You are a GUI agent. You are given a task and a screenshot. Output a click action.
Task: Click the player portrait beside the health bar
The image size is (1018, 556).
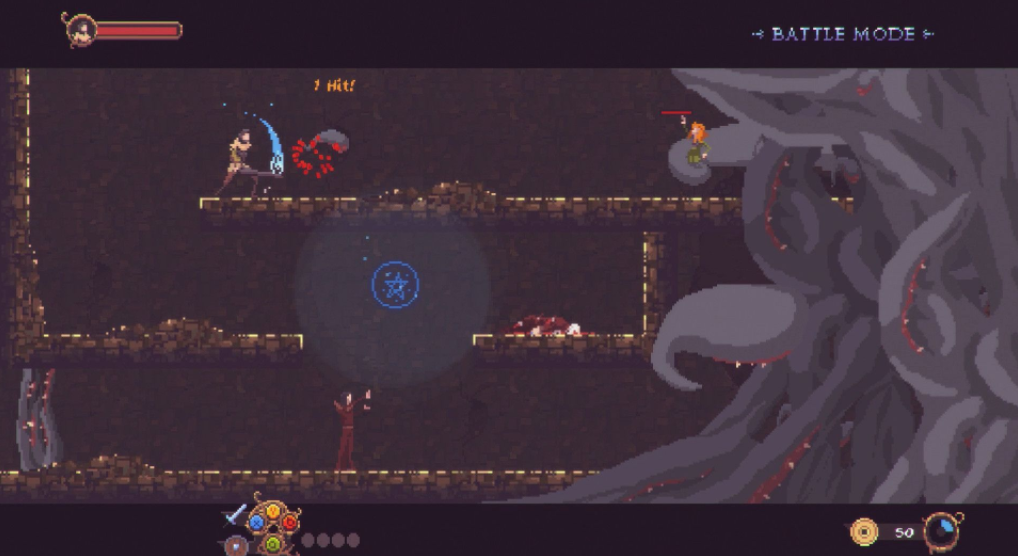click(79, 30)
